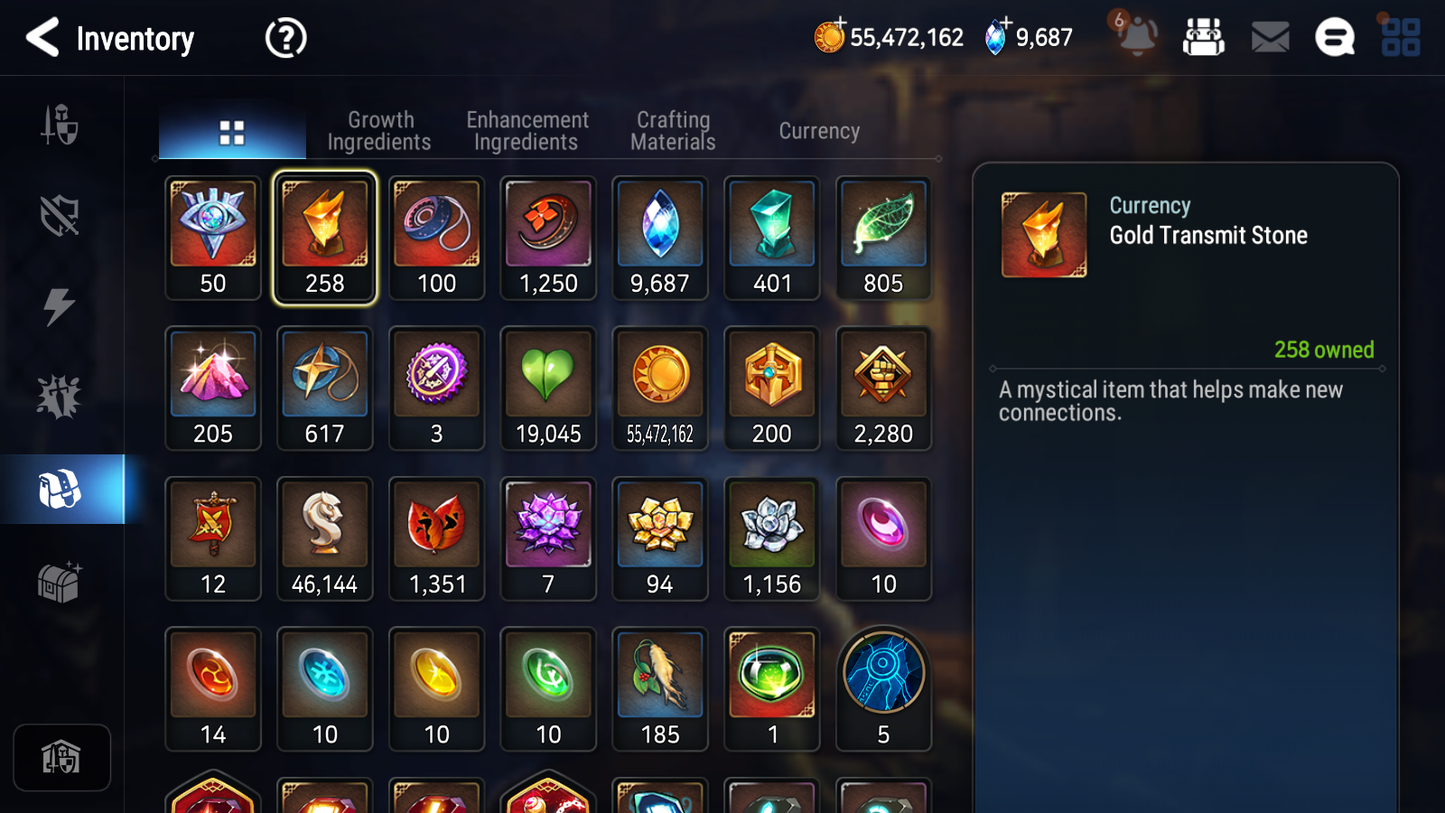This screenshot has height=813, width=1445.
Task: Open the help question mark
Action: tap(285, 37)
